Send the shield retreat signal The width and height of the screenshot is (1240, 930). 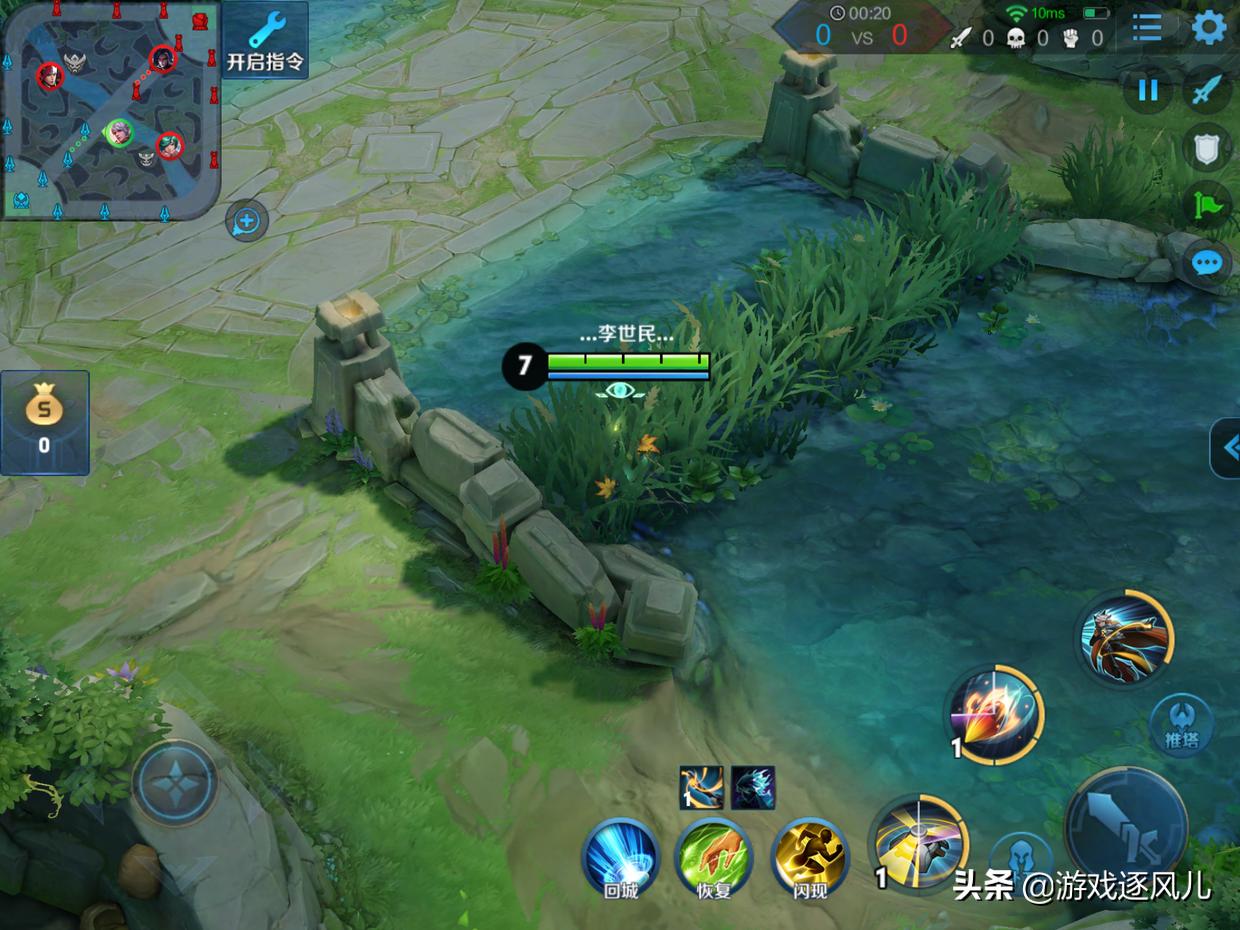[x=1207, y=149]
